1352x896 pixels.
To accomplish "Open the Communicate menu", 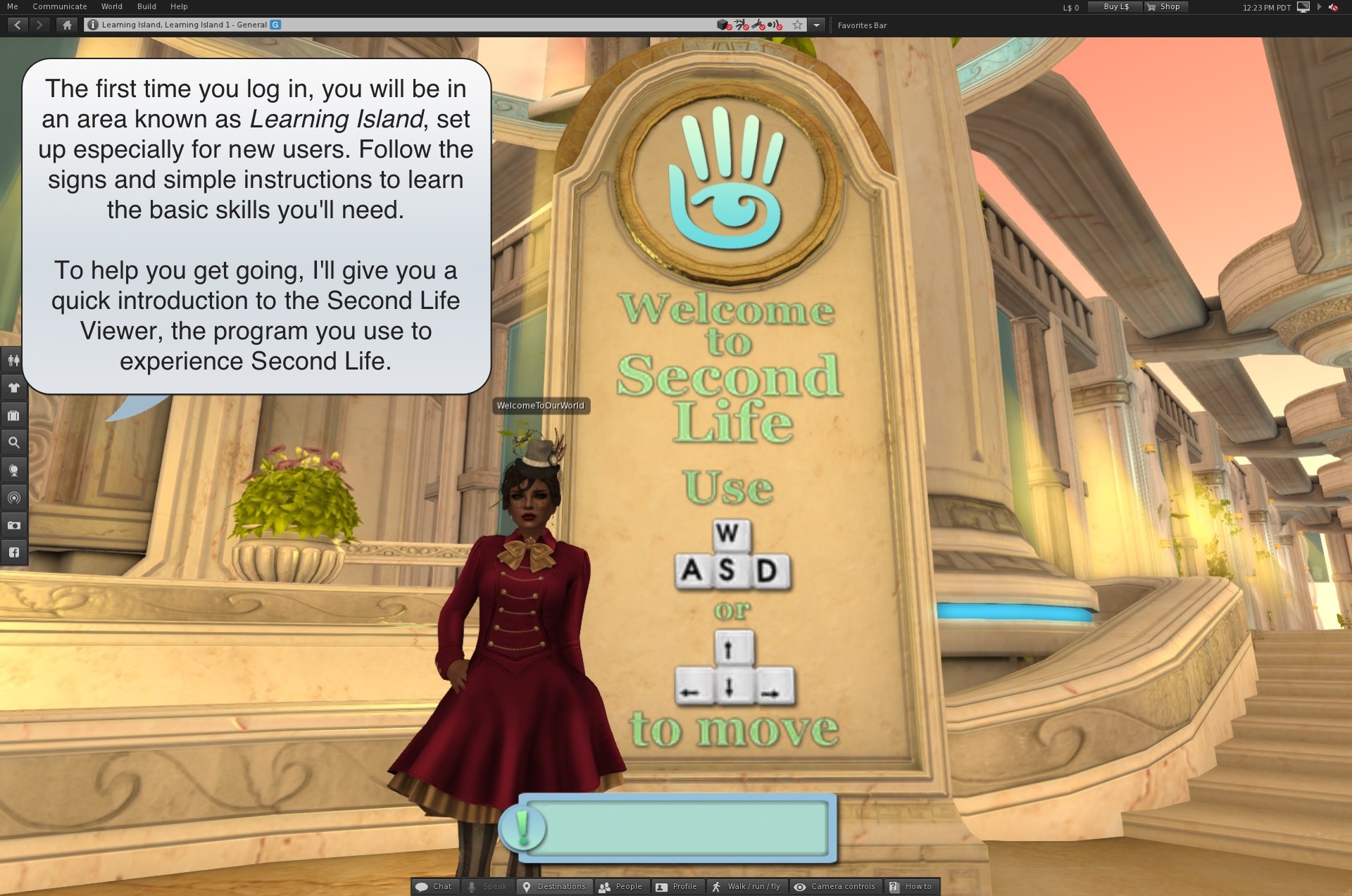I will pos(60,6).
